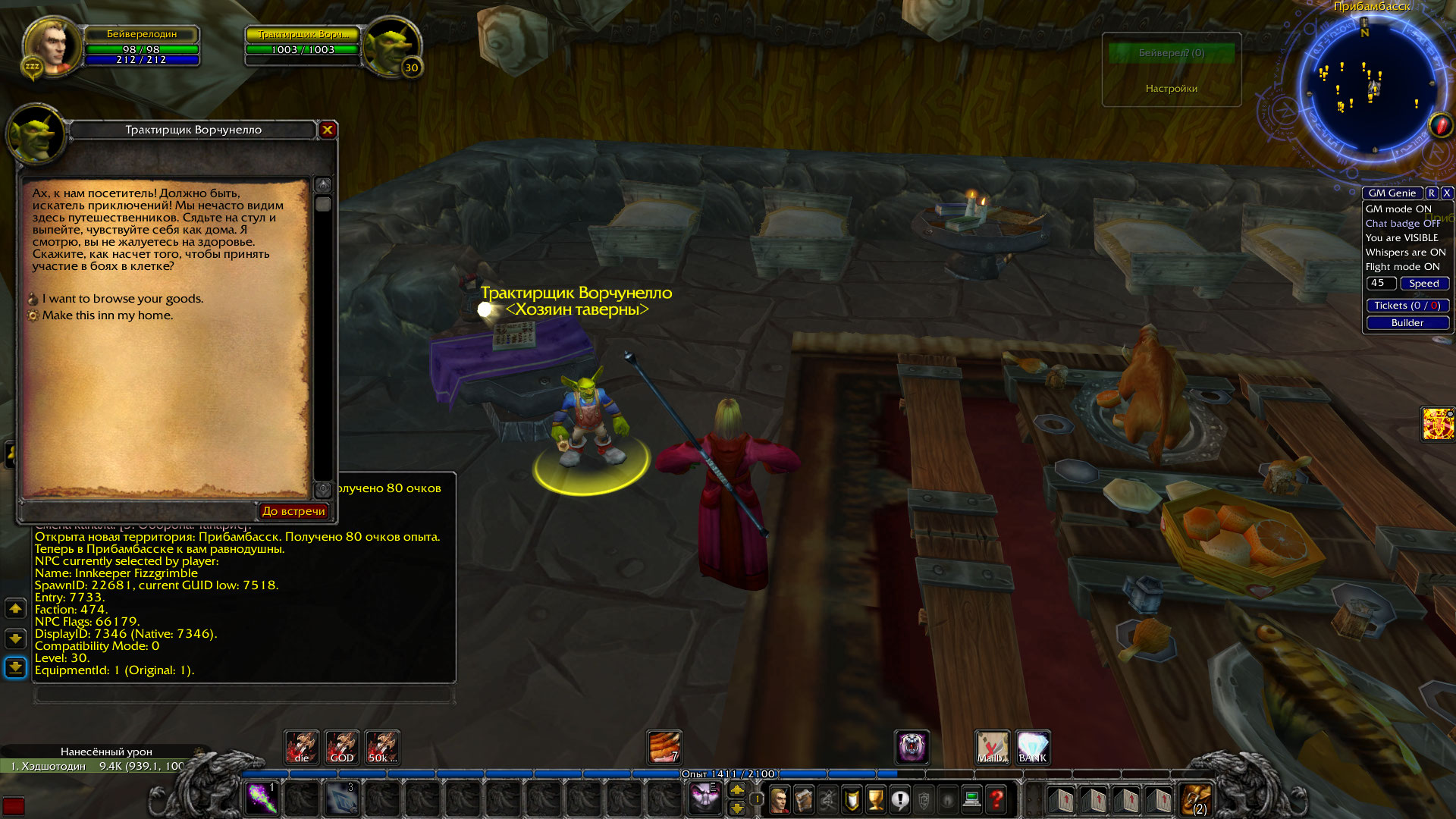Image resolution: width=1456 pixels, height=819 pixels.
Task: Open the achievements trophy icon
Action: pyautogui.click(x=875, y=800)
